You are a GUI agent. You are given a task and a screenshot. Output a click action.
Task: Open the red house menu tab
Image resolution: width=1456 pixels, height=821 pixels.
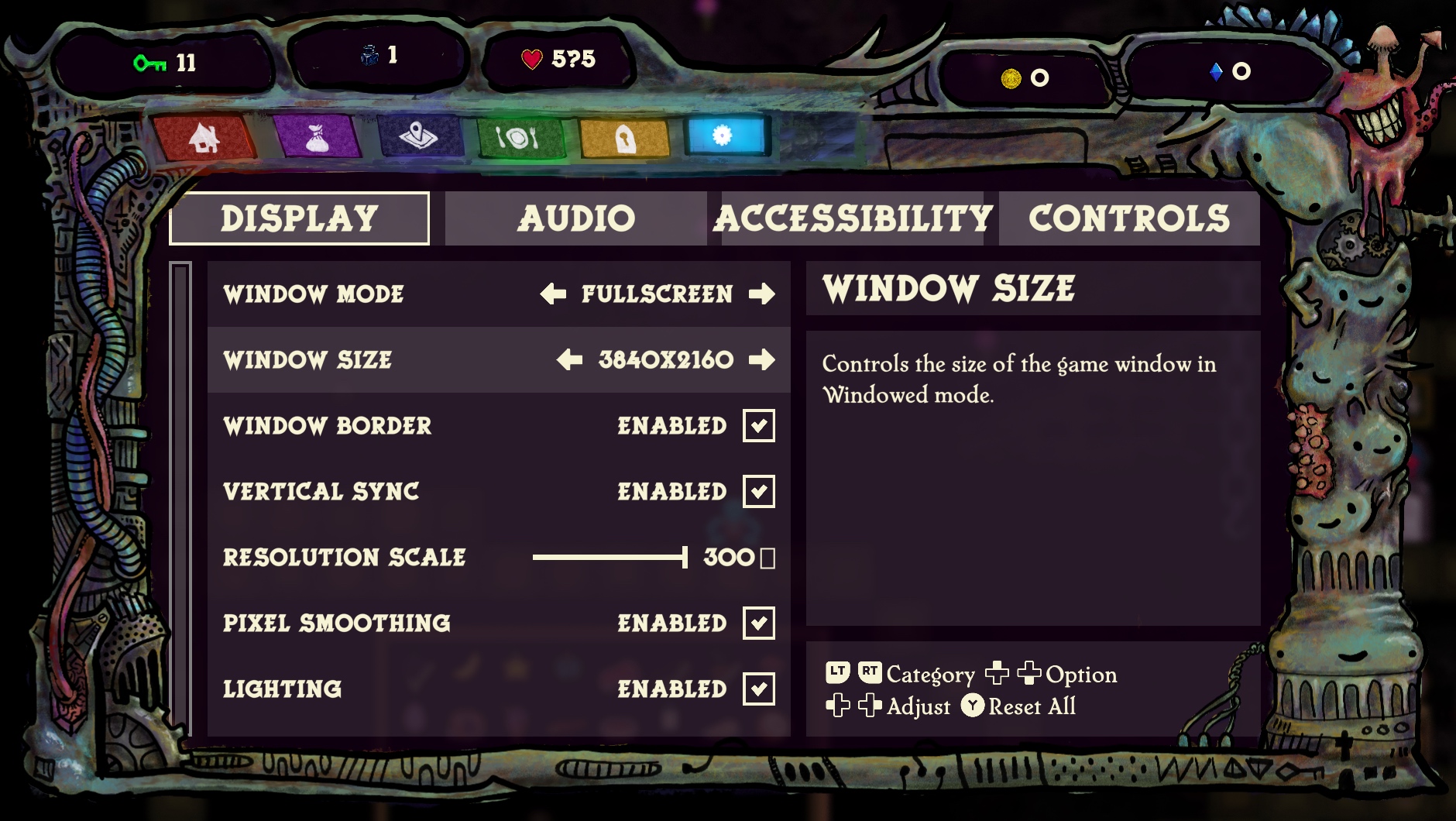pyautogui.click(x=204, y=139)
